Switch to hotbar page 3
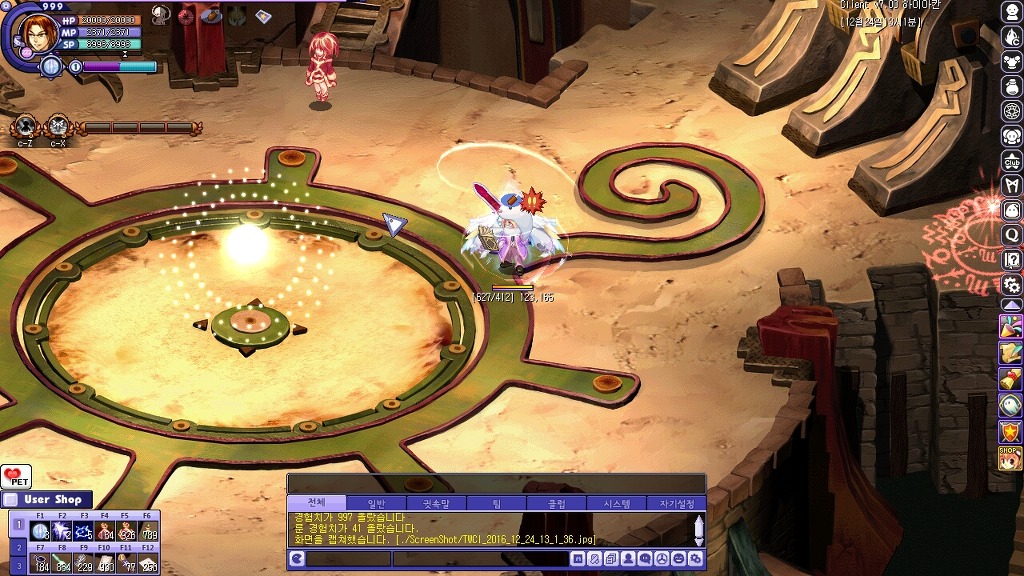 [17, 566]
